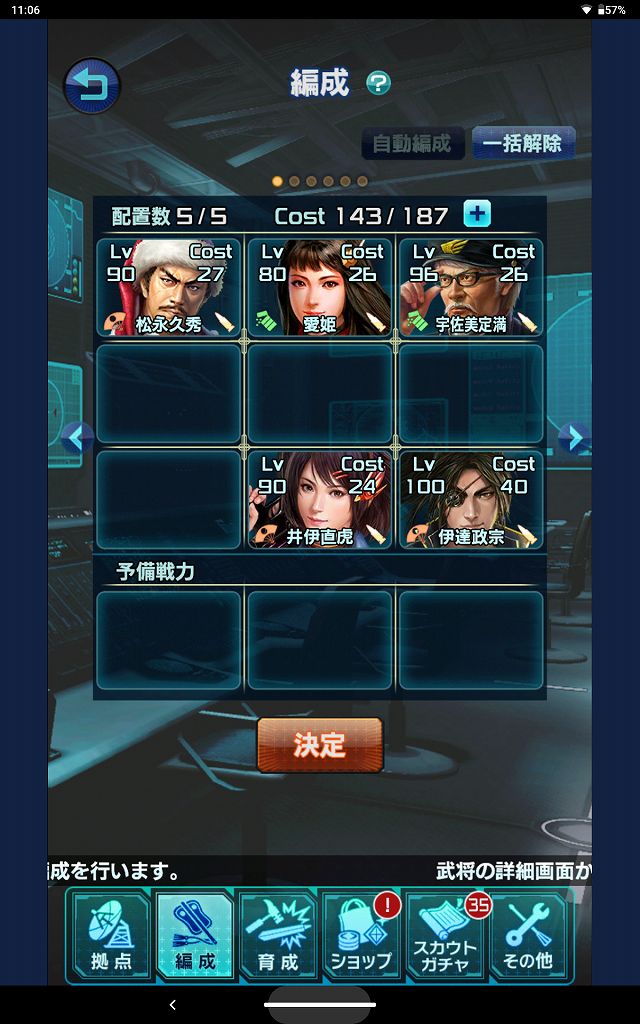Select the 愛姫 general card

(320, 287)
